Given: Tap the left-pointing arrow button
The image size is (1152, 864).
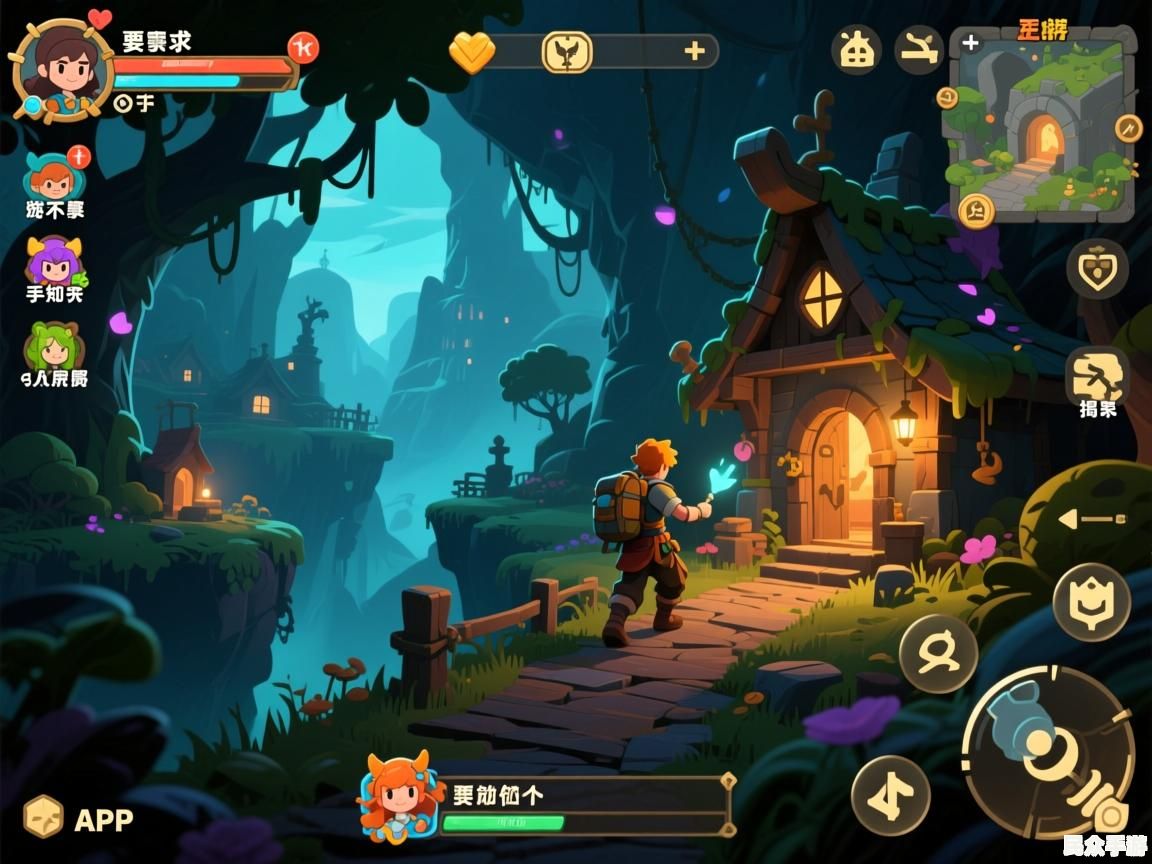Looking at the screenshot, I should point(1091,518).
